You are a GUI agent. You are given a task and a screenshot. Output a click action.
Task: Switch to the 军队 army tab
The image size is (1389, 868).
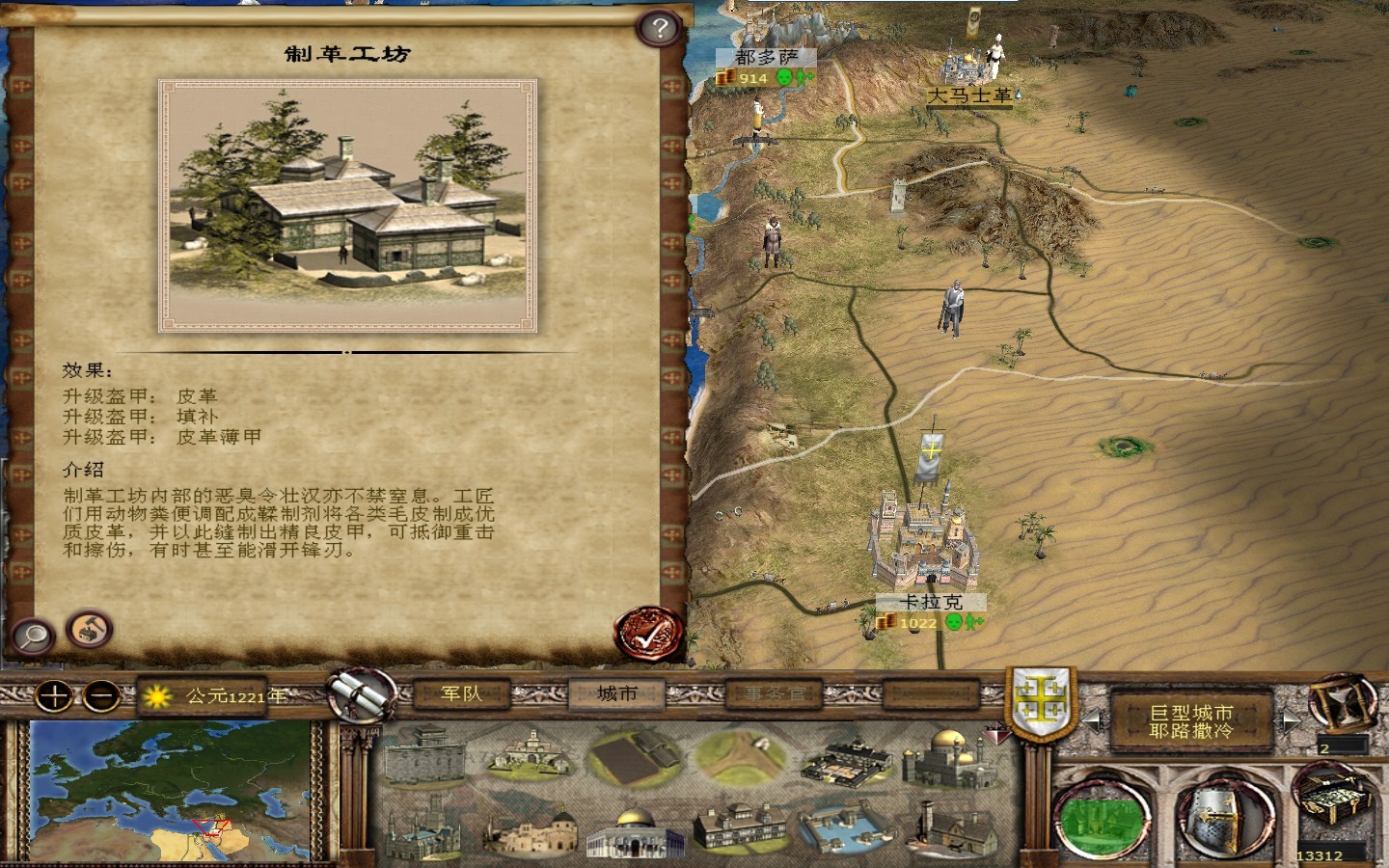coord(460,693)
